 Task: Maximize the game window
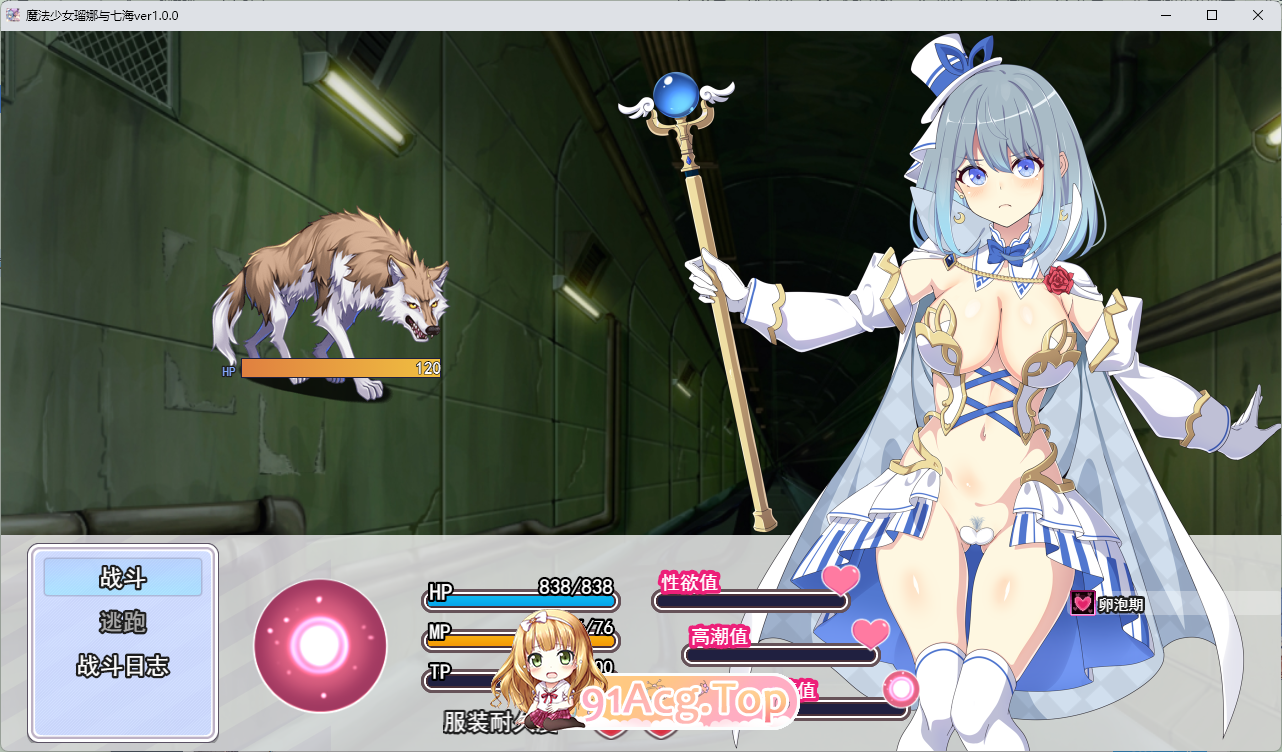coord(1212,15)
